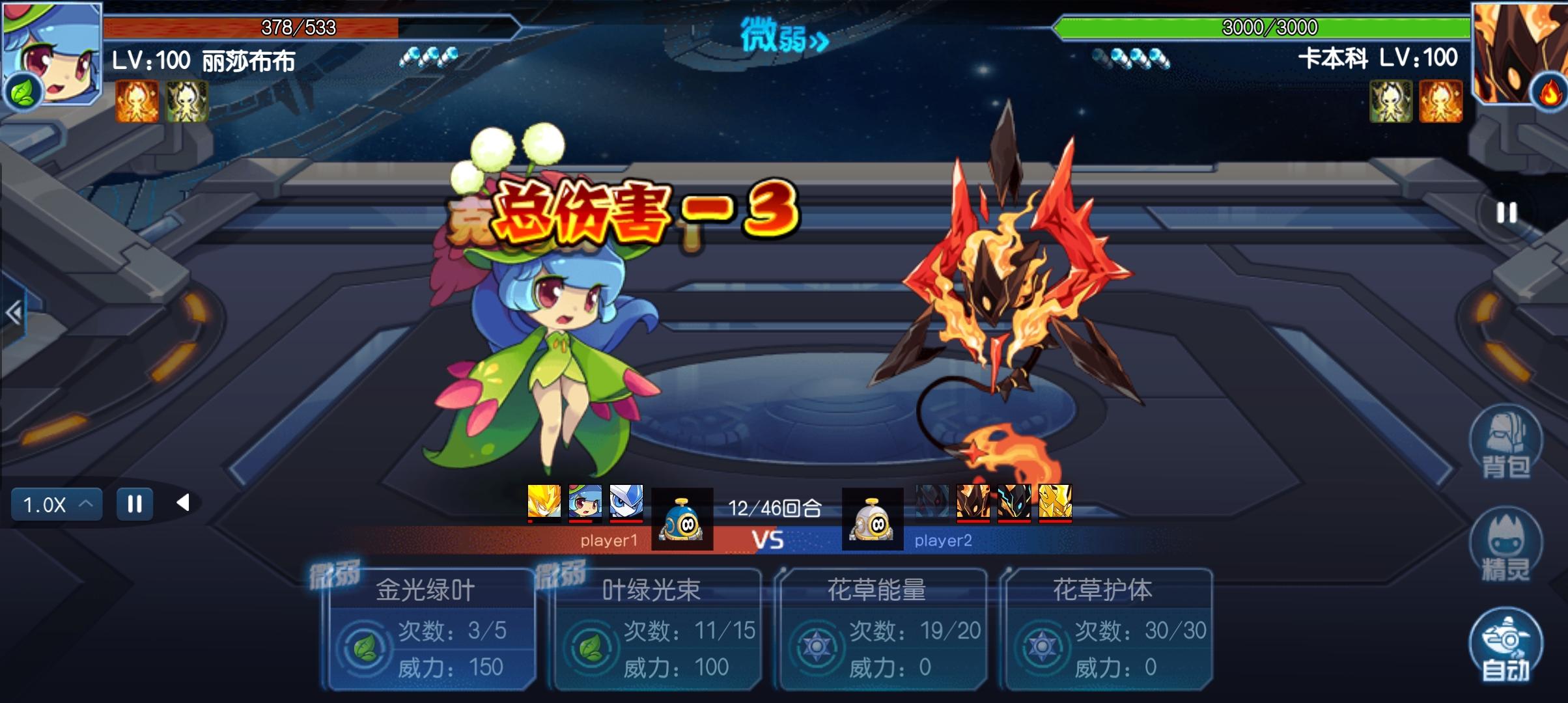Image resolution: width=1568 pixels, height=703 pixels.
Task: Select player1's blue robot avatar
Action: coord(682,519)
